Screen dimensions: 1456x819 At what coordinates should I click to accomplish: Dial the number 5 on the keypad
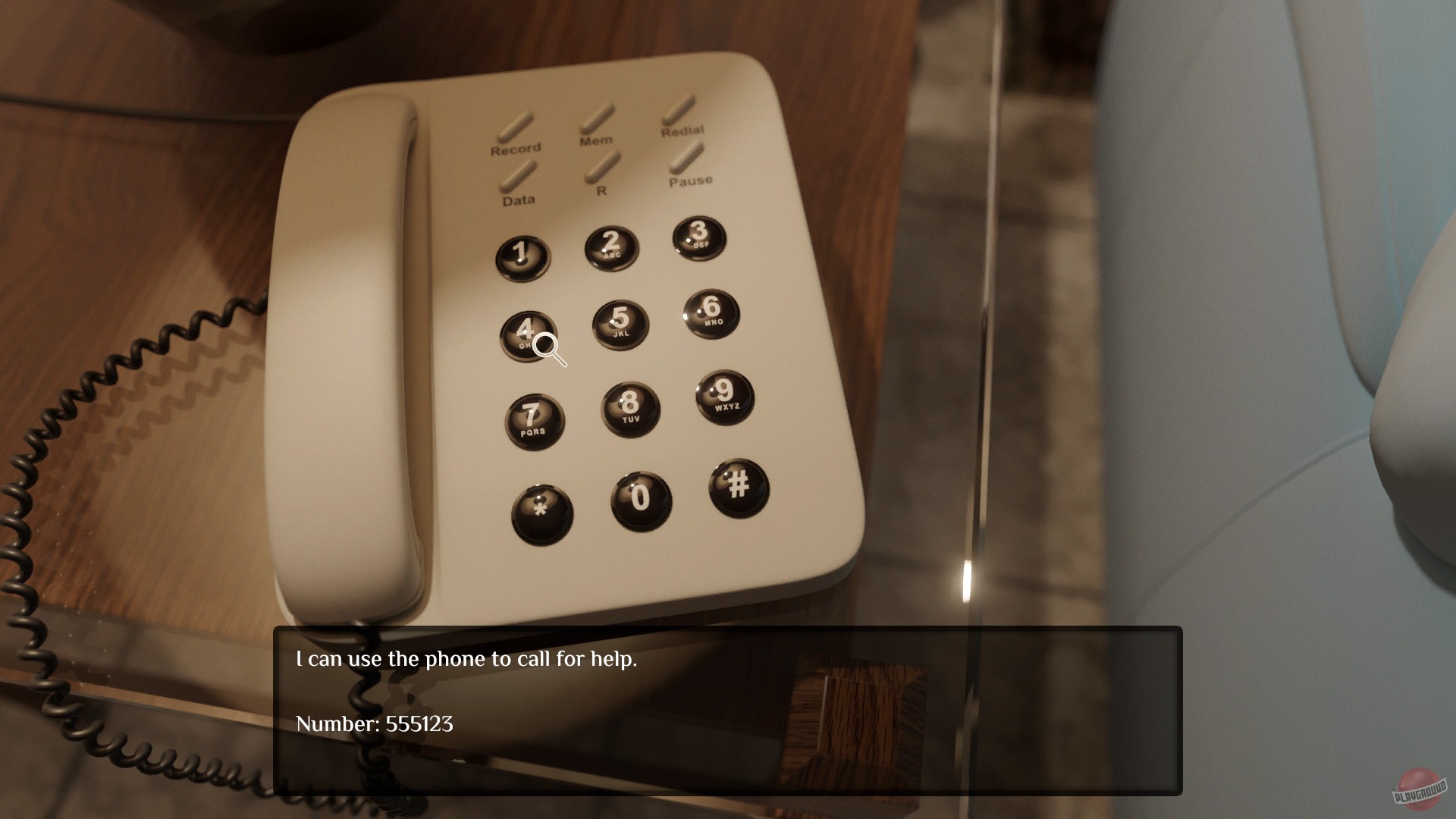[x=622, y=322]
